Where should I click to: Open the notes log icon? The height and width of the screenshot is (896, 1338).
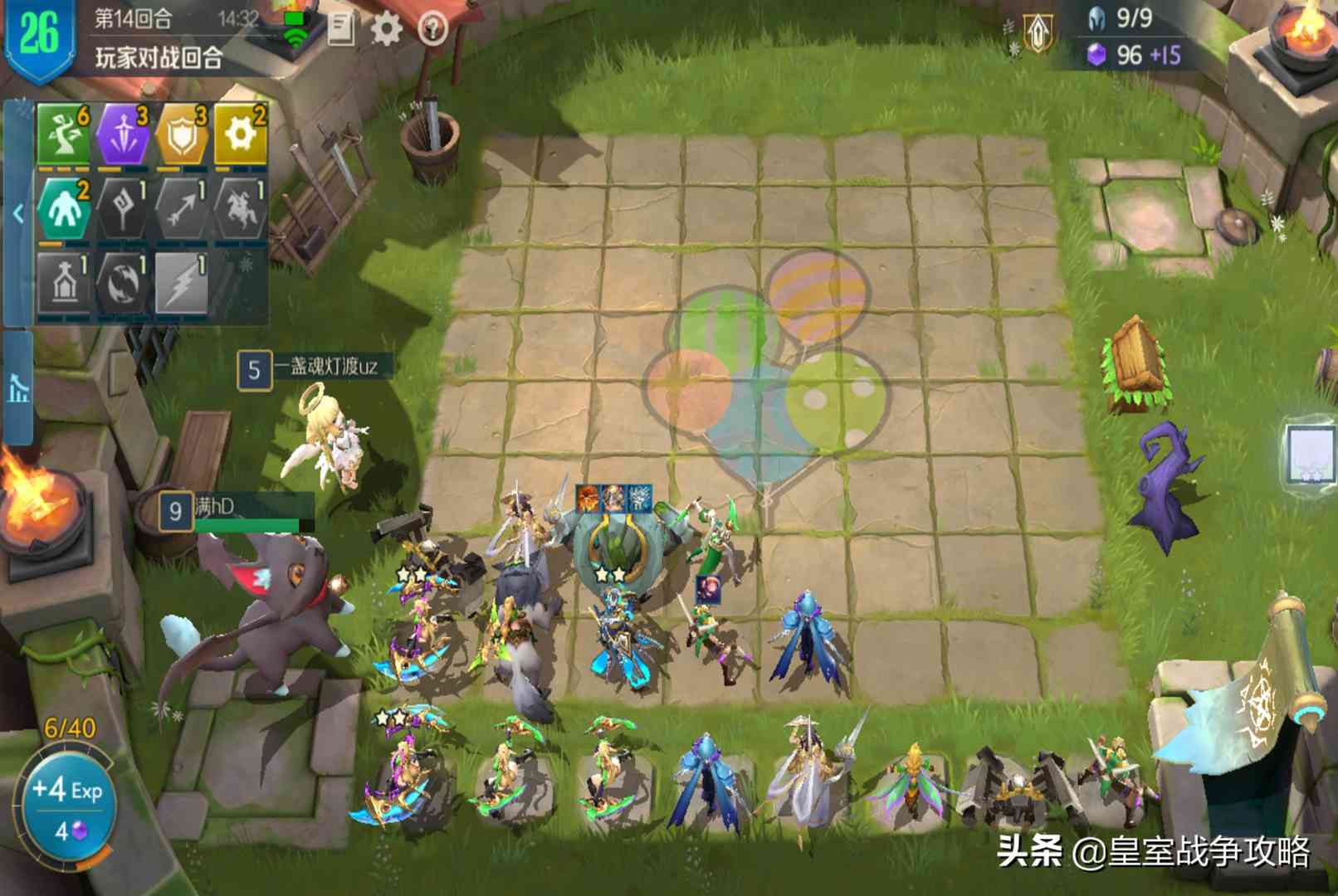tap(341, 30)
